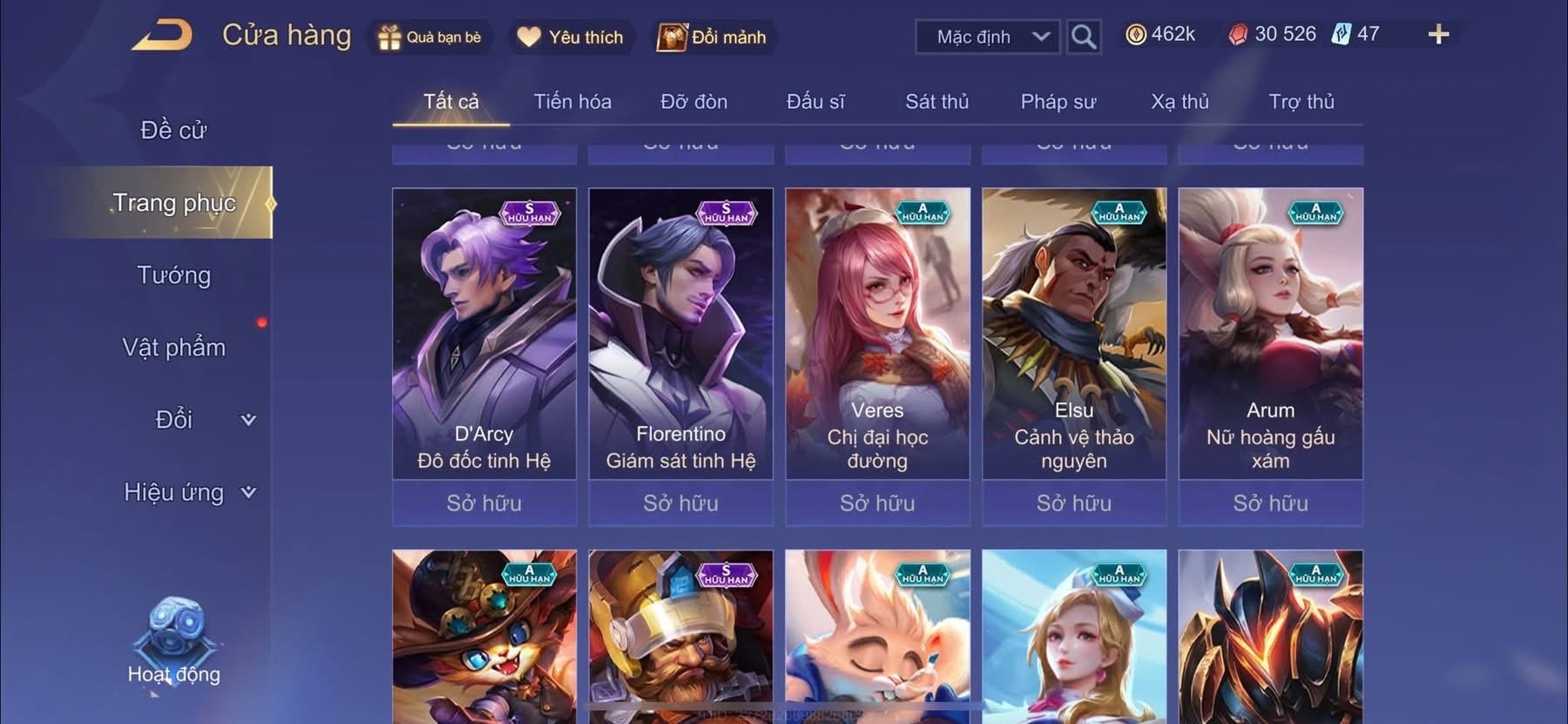Open Đổi mảnh fragment exchange
1568x724 pixels.
point(713,37)
